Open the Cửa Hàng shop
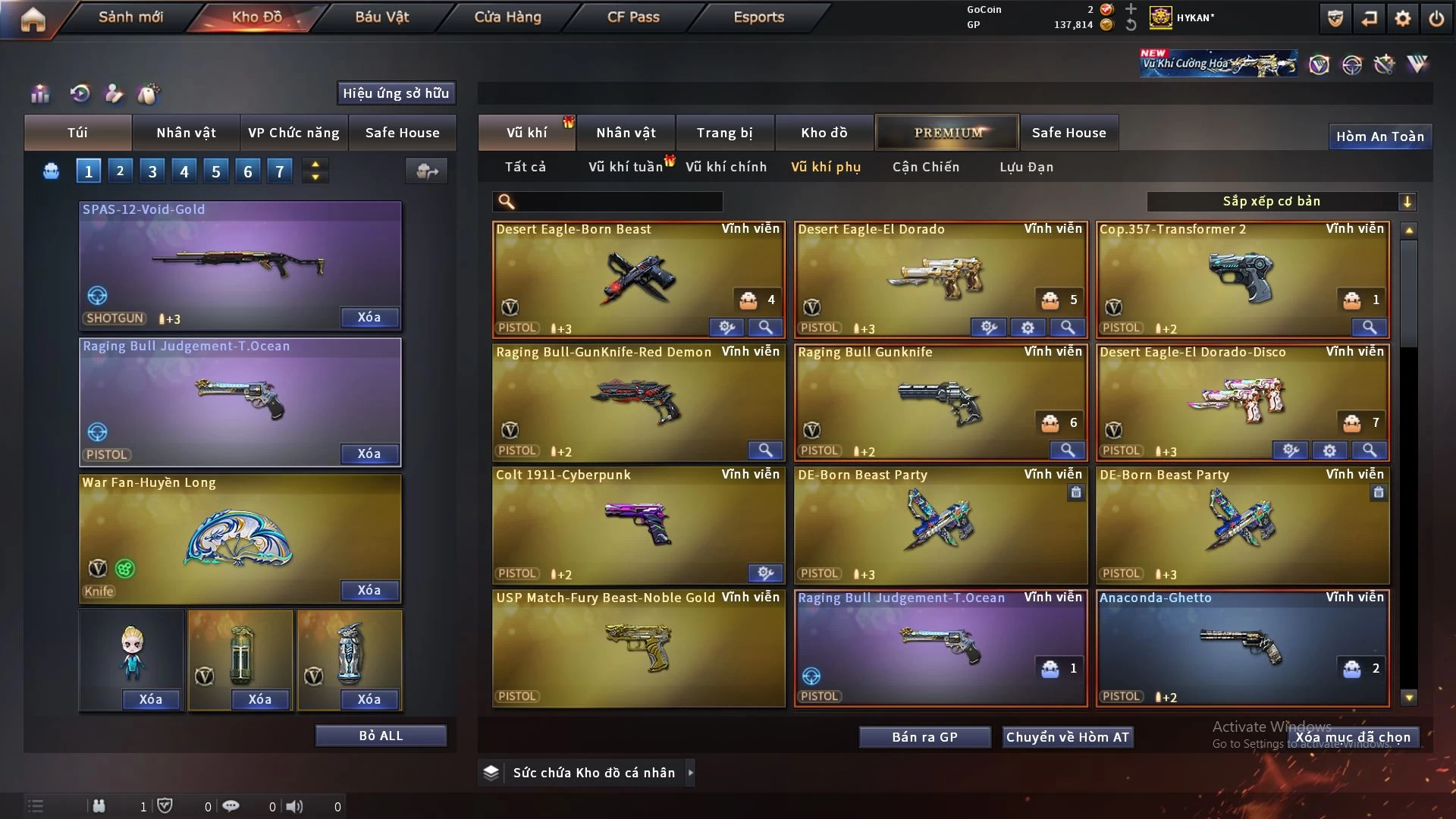 click(507, 17)
